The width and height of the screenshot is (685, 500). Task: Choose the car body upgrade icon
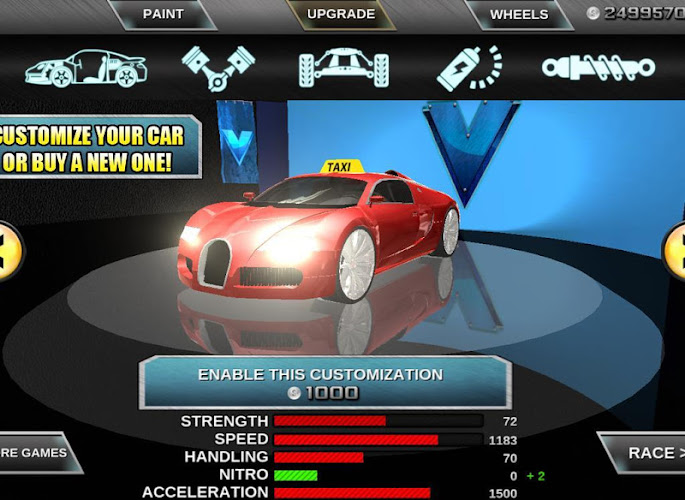click(86, 67)
